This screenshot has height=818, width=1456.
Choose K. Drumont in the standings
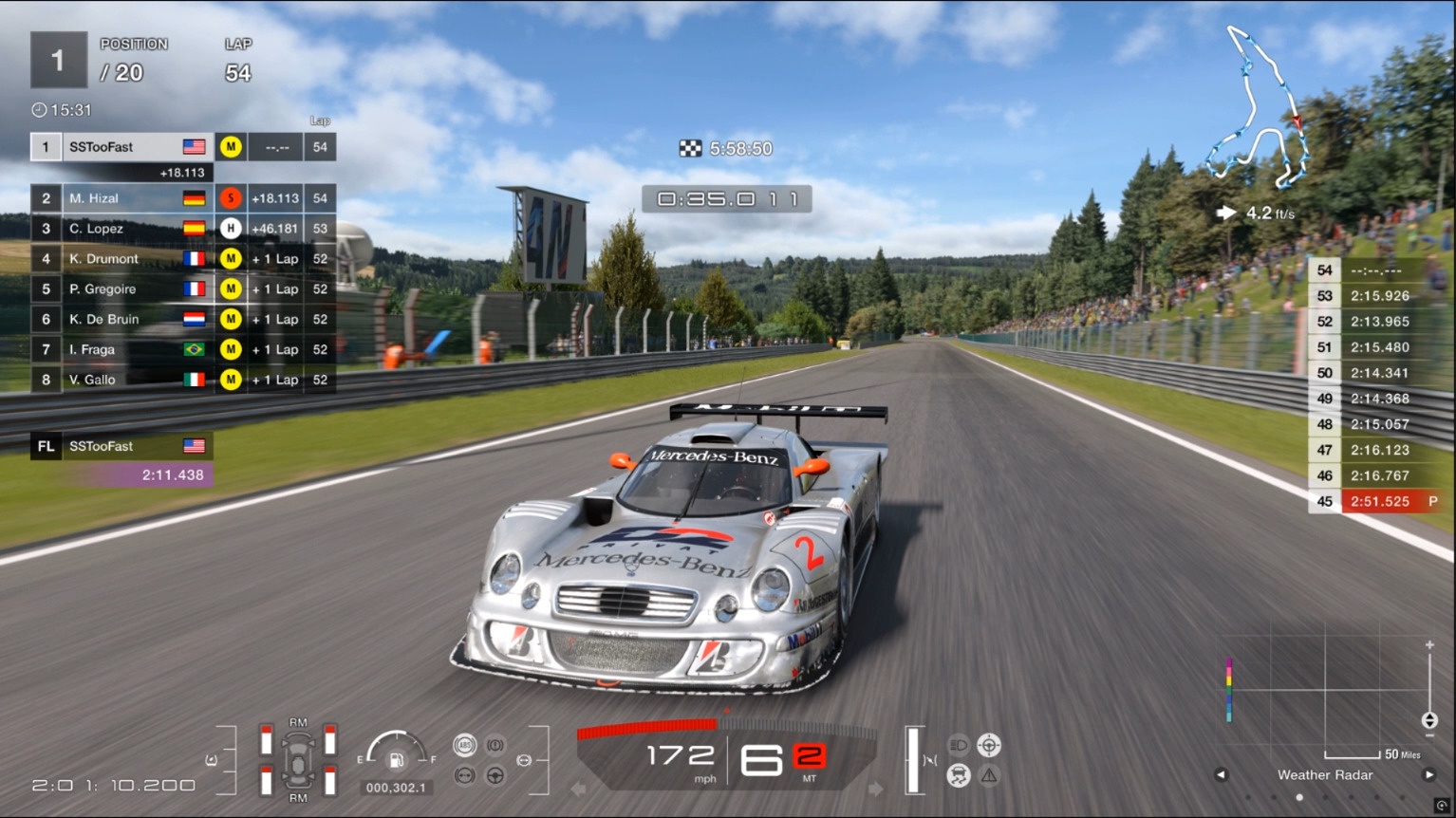123,259
